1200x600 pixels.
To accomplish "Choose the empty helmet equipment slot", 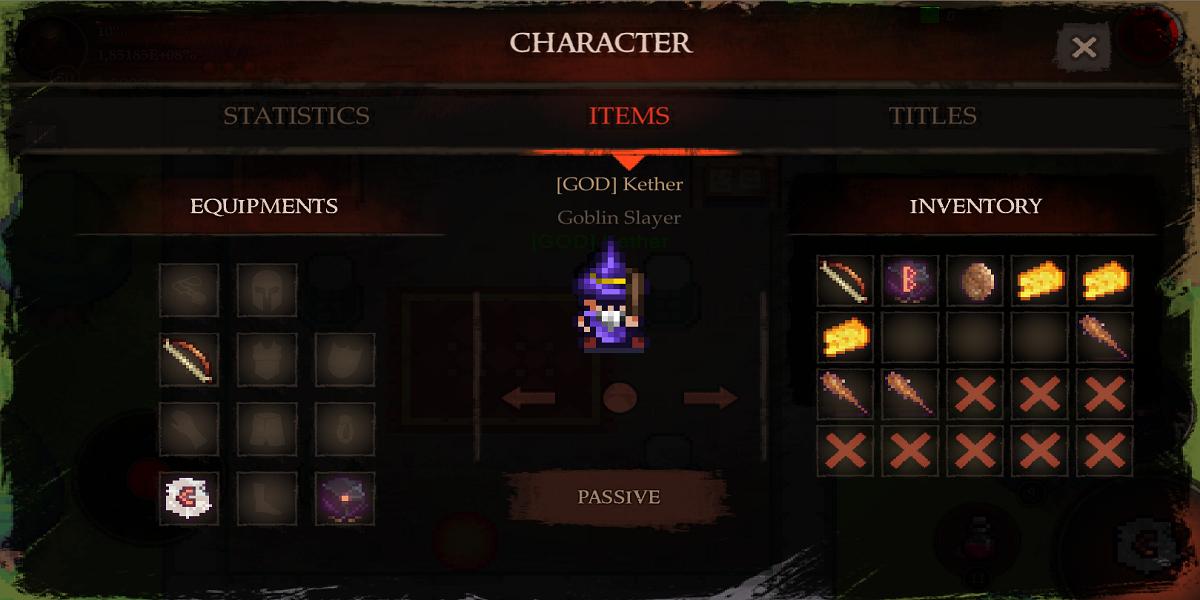I will click(x=267, y=290).
